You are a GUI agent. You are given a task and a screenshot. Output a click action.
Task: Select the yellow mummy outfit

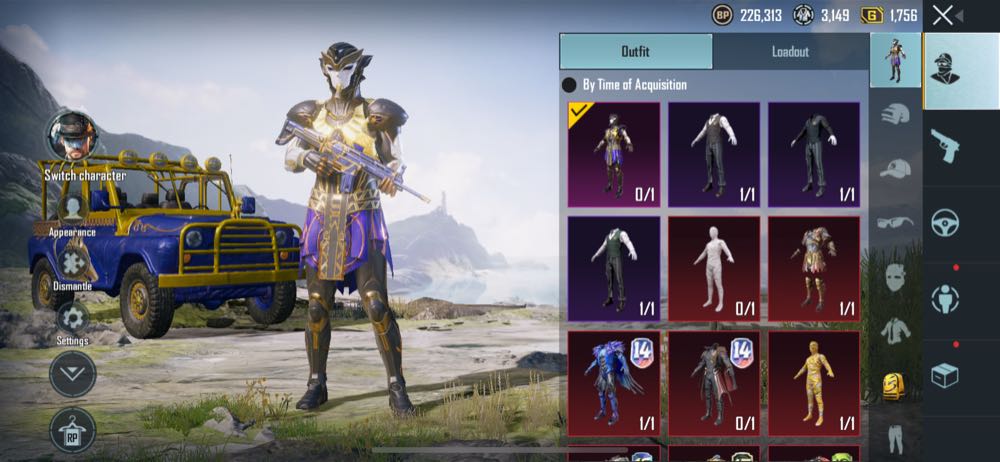[814, 382]
